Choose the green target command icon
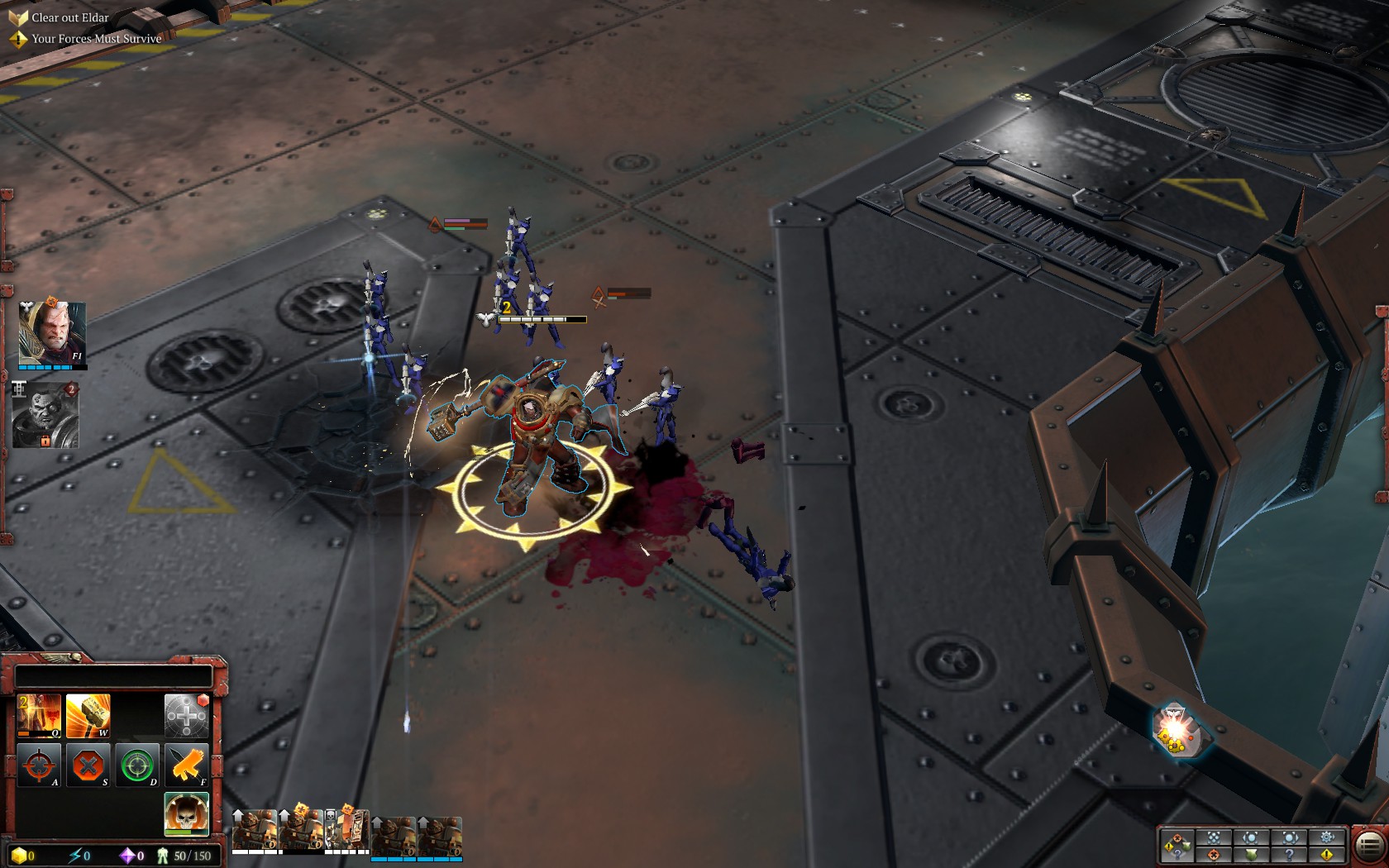Viewport: 1389px width, 868px height. click(137, 765)
